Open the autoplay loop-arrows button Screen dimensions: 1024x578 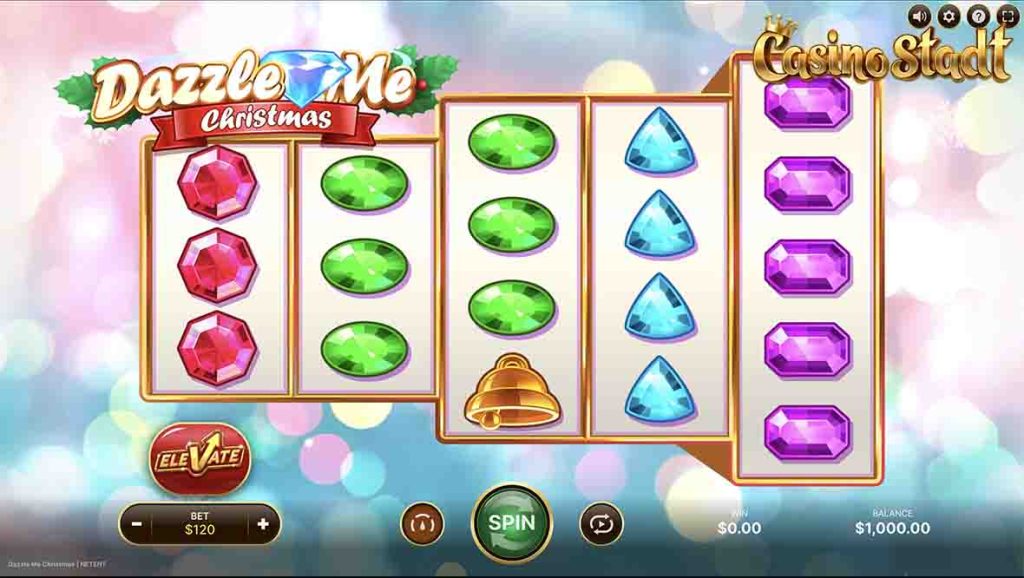(x=601, y=523)
